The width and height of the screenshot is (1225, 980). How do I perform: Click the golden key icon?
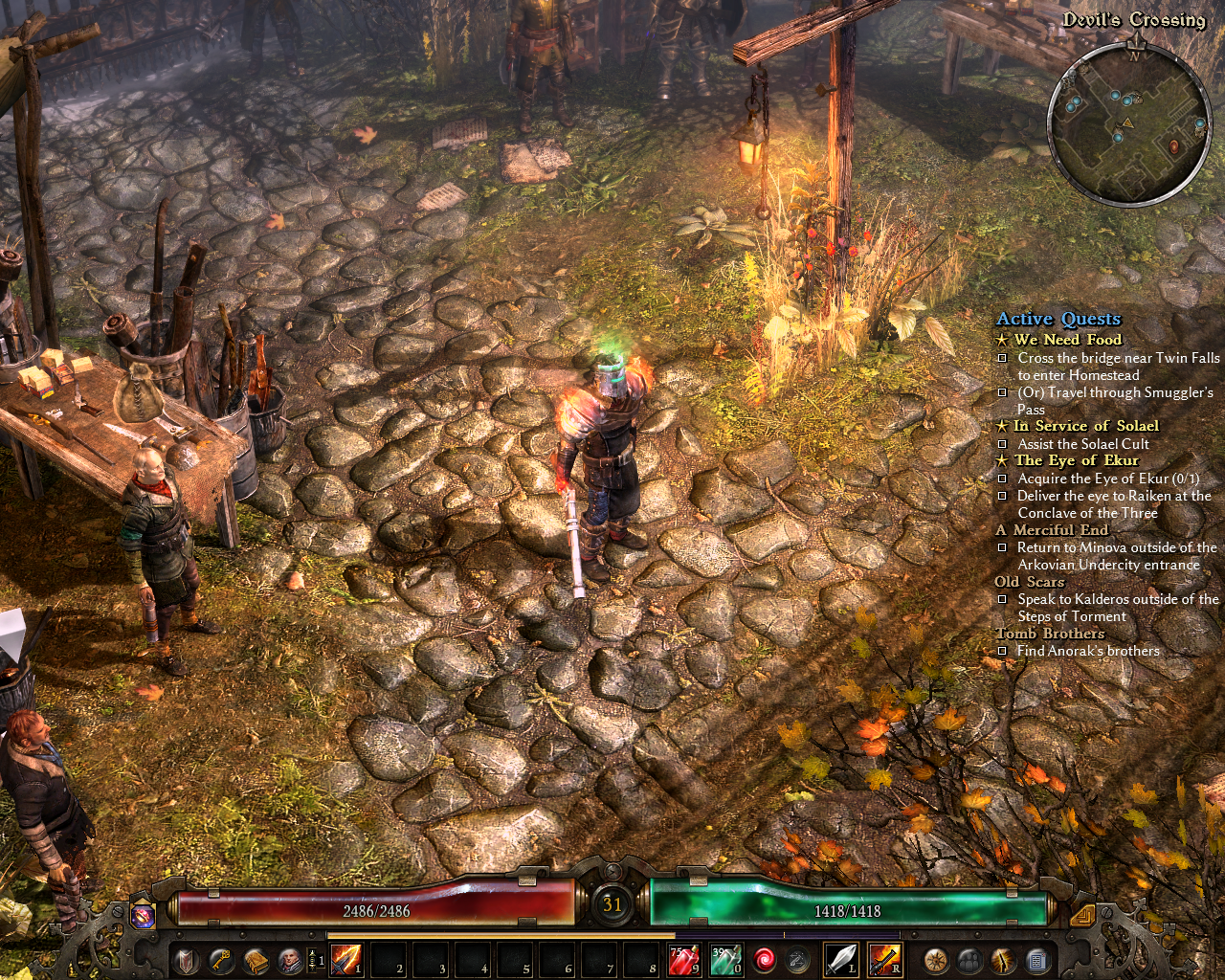point(221,960)
